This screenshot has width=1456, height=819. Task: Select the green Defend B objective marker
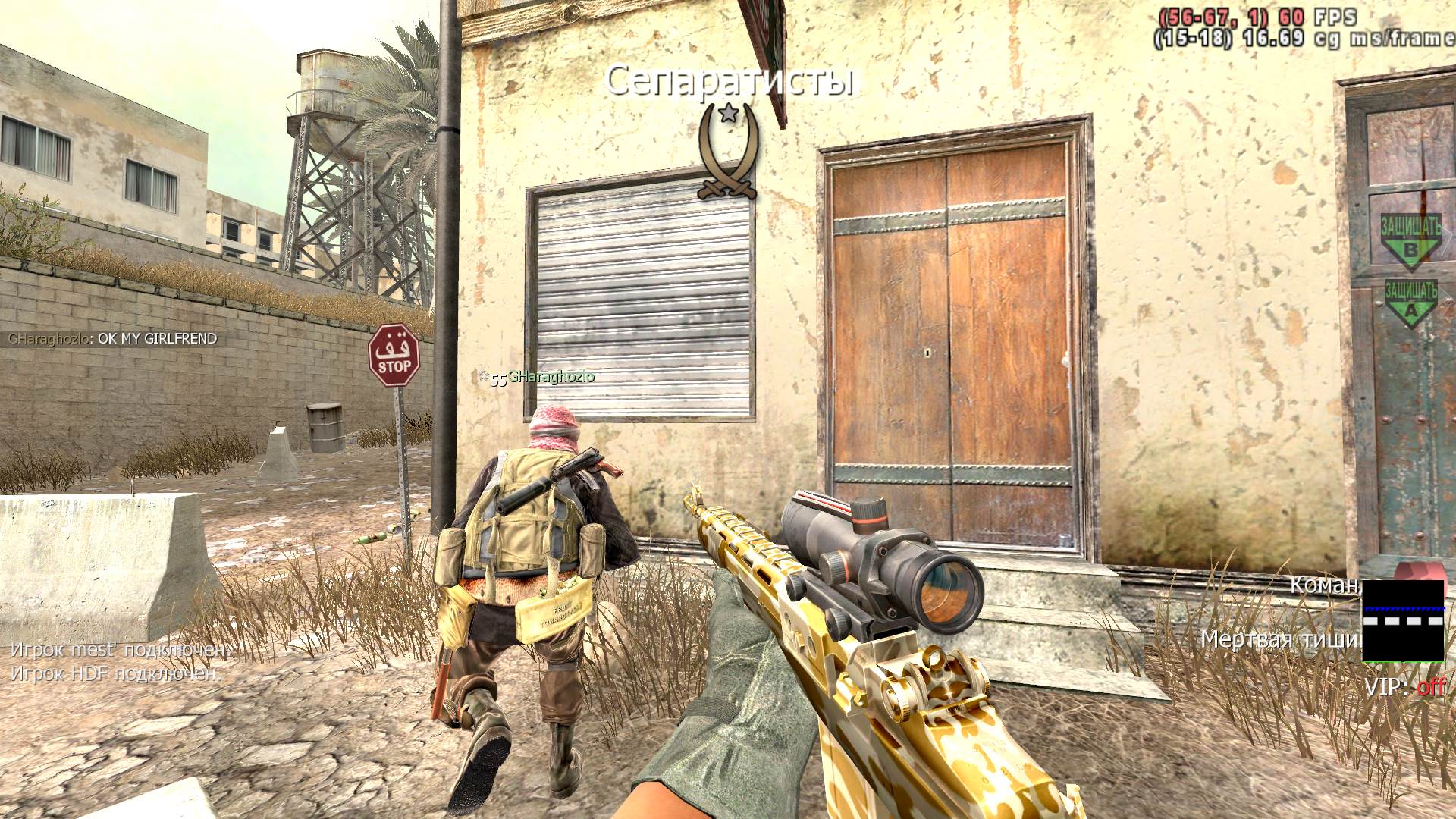[x=1410, y=243]
